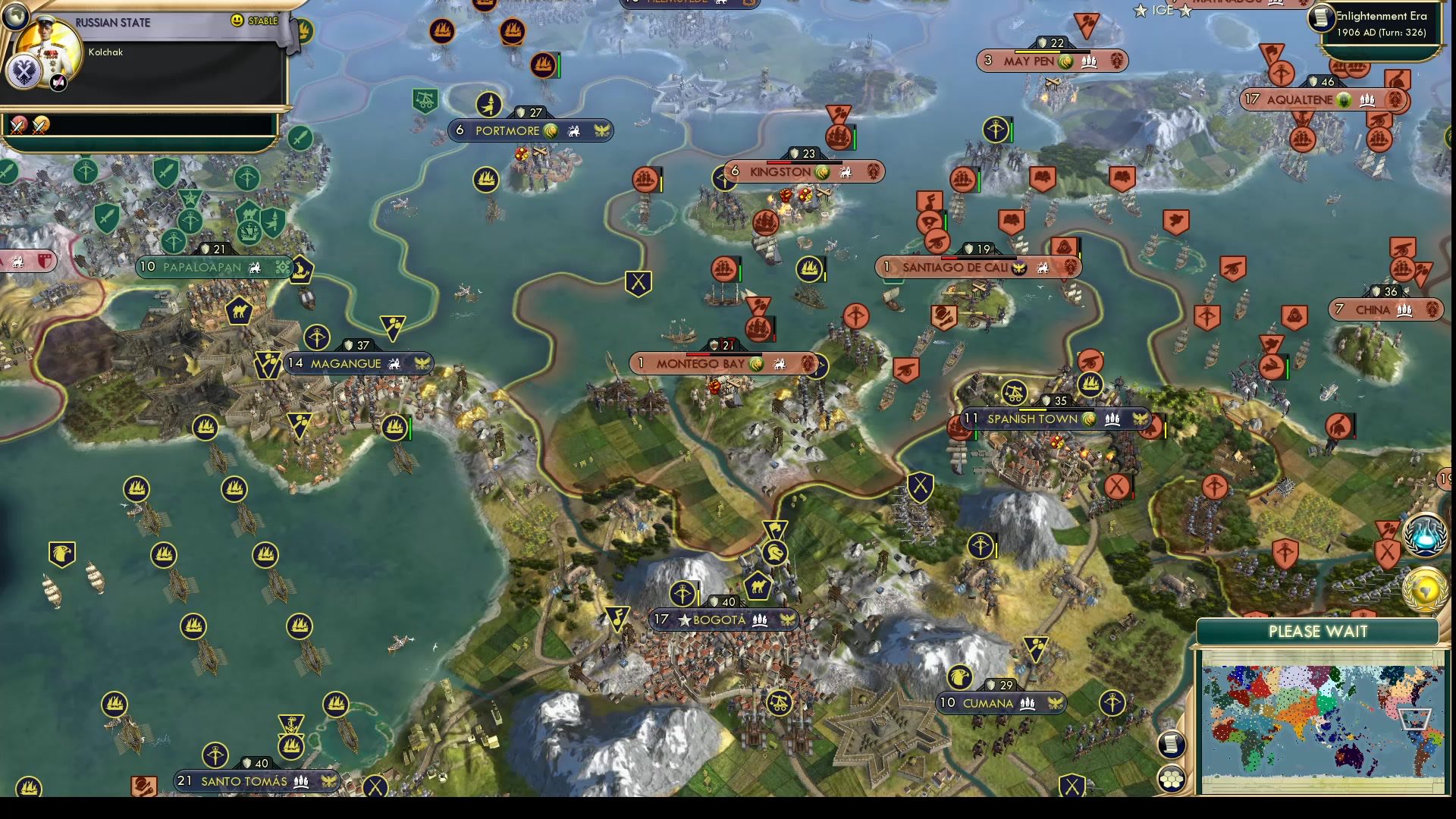Screen dimensions: 1456x819
Task: Click the white view rectangle on the minimap
Action: tap(1414, 717)
